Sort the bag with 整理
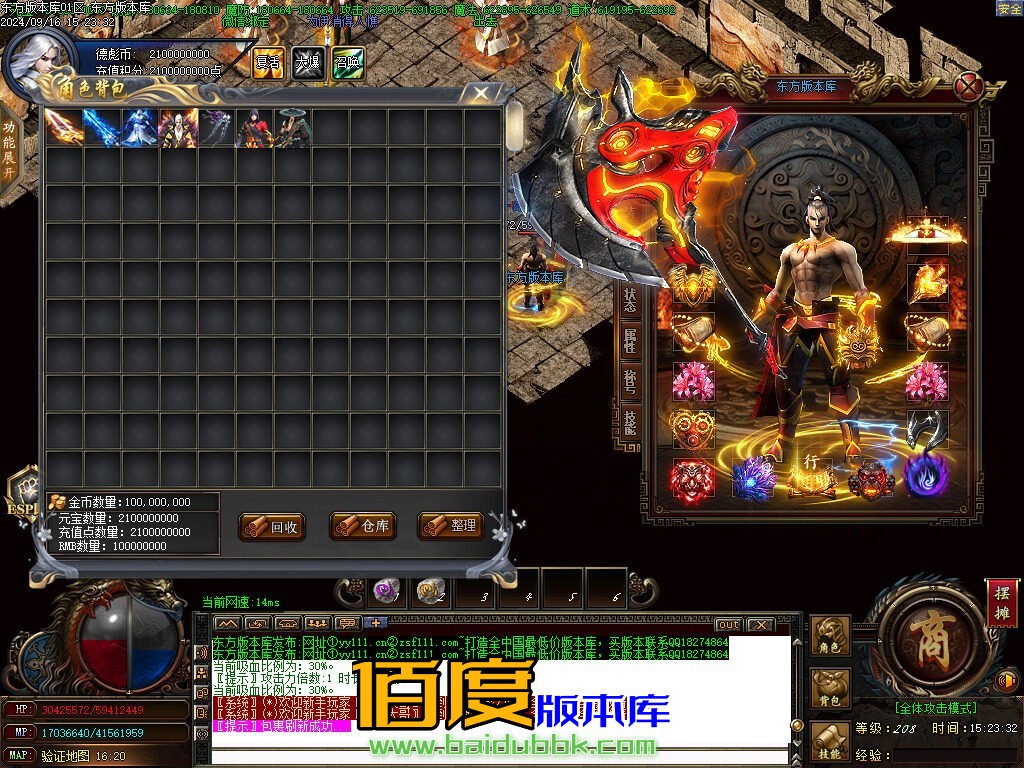 pos(451,526)
